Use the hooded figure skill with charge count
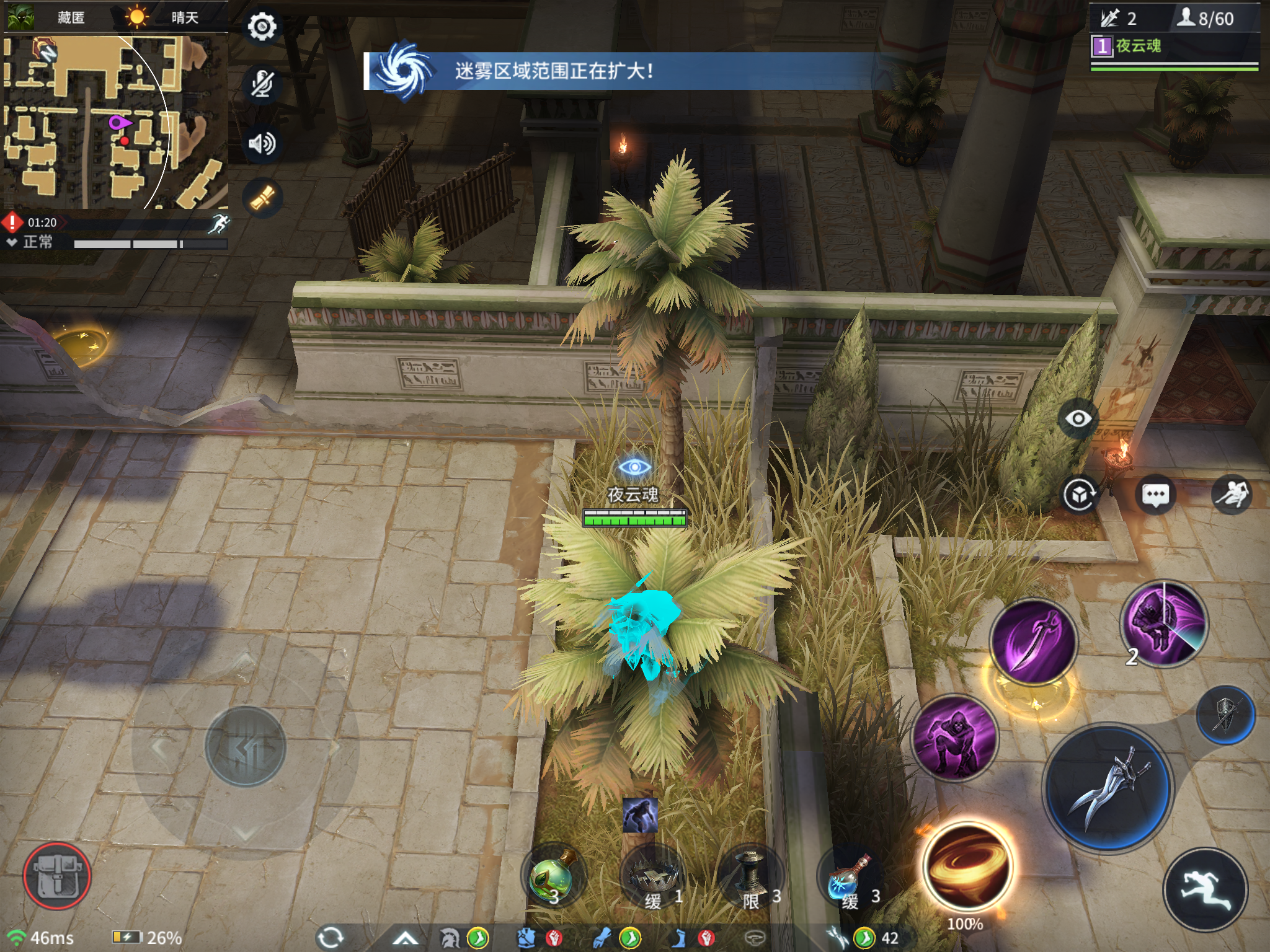The height and width of the screenshot is (952, 1270). click(x=1165, y=624)
